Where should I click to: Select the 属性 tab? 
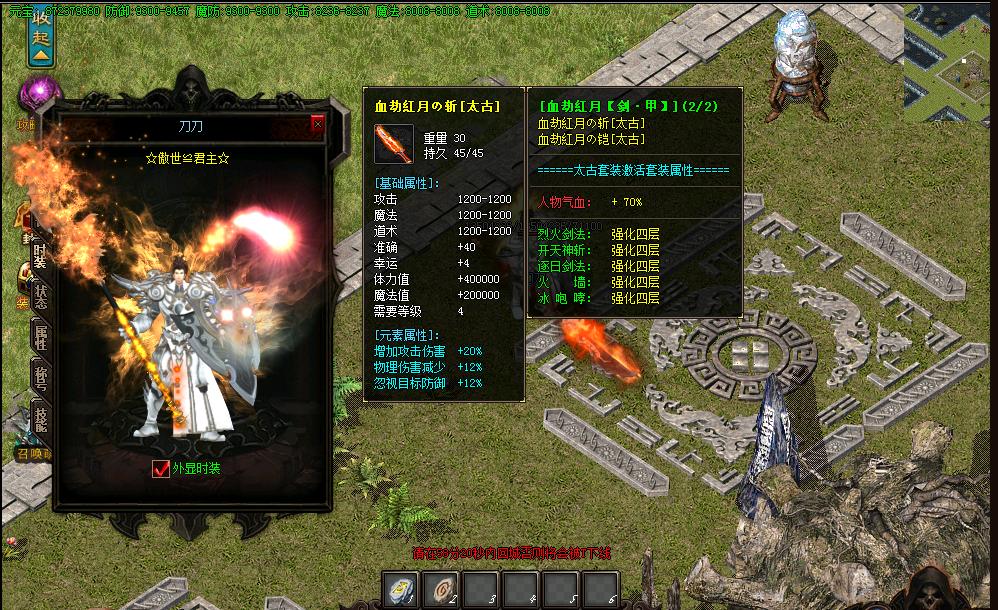click(x=40, y=337)
